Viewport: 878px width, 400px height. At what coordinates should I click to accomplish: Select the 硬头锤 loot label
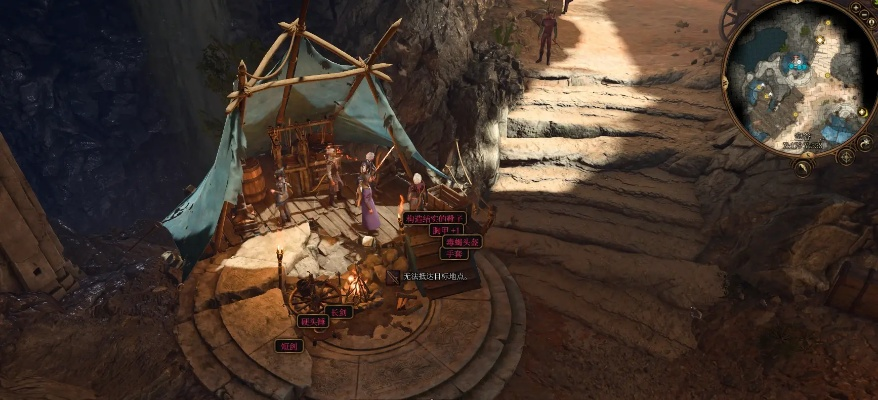(313, 322)
